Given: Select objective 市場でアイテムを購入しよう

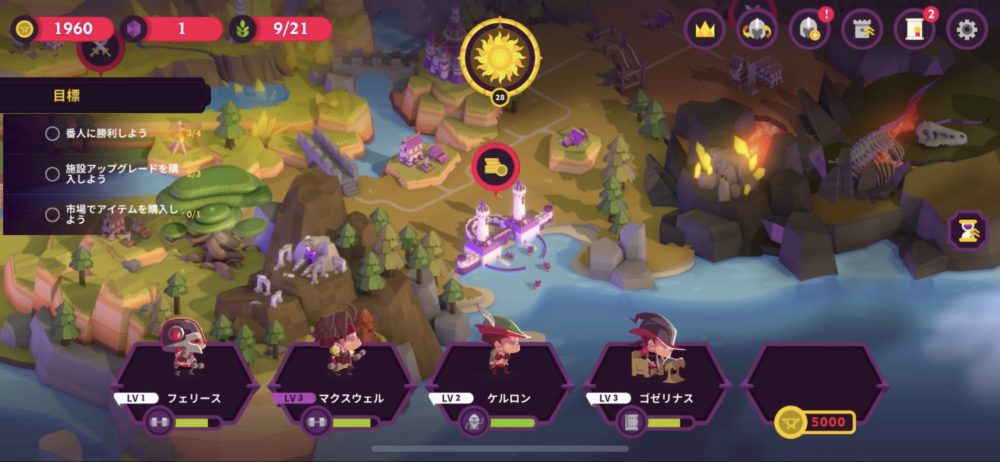Looking at the screenshot, I should point(107,214).
